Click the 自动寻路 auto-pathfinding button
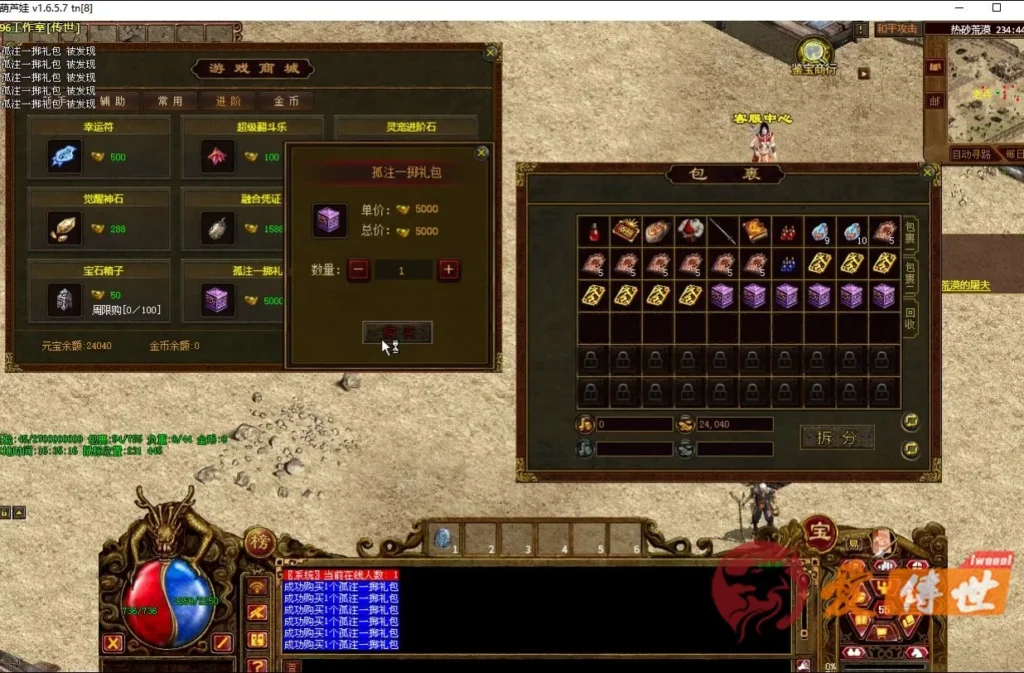The image size is (1024, 673). coord(970,154)
